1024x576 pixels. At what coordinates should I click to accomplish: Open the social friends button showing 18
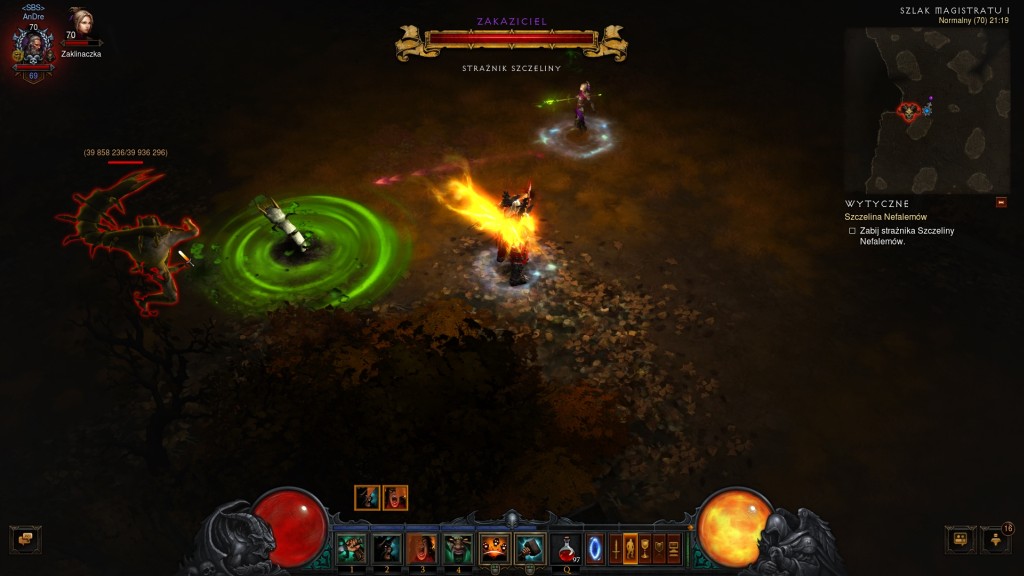click(x=996, y=540)
